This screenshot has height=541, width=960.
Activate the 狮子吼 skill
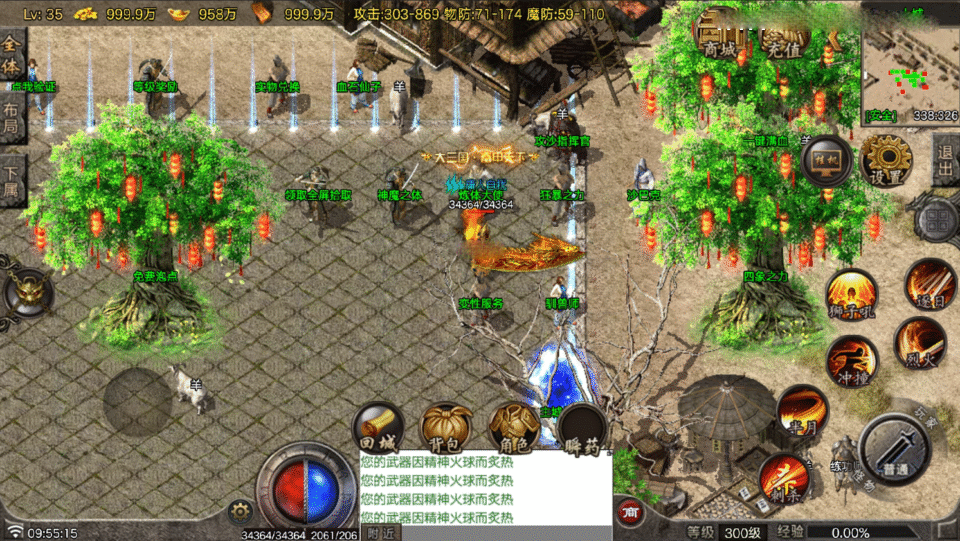850,296
